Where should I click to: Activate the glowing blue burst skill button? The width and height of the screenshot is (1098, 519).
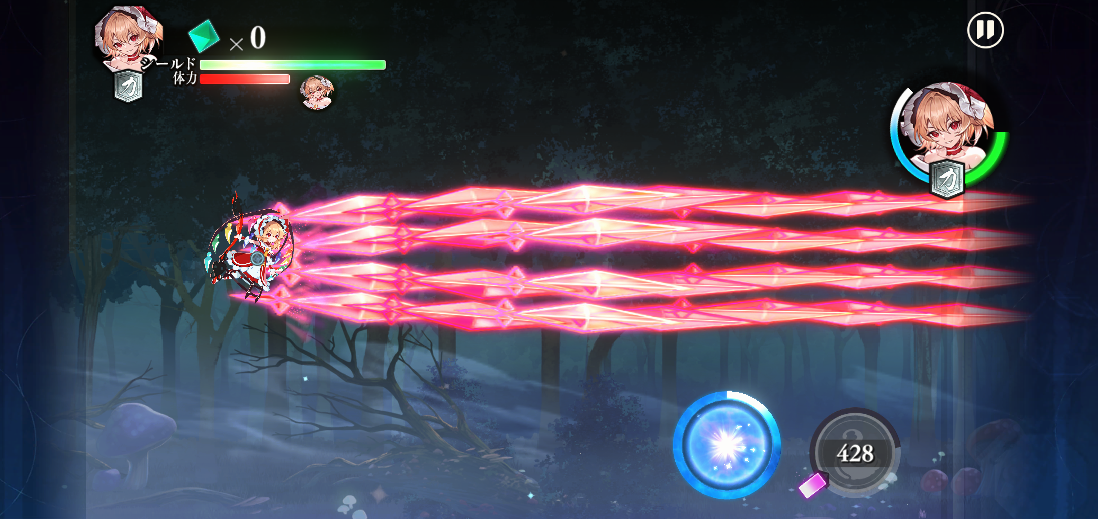pos(727,445)
